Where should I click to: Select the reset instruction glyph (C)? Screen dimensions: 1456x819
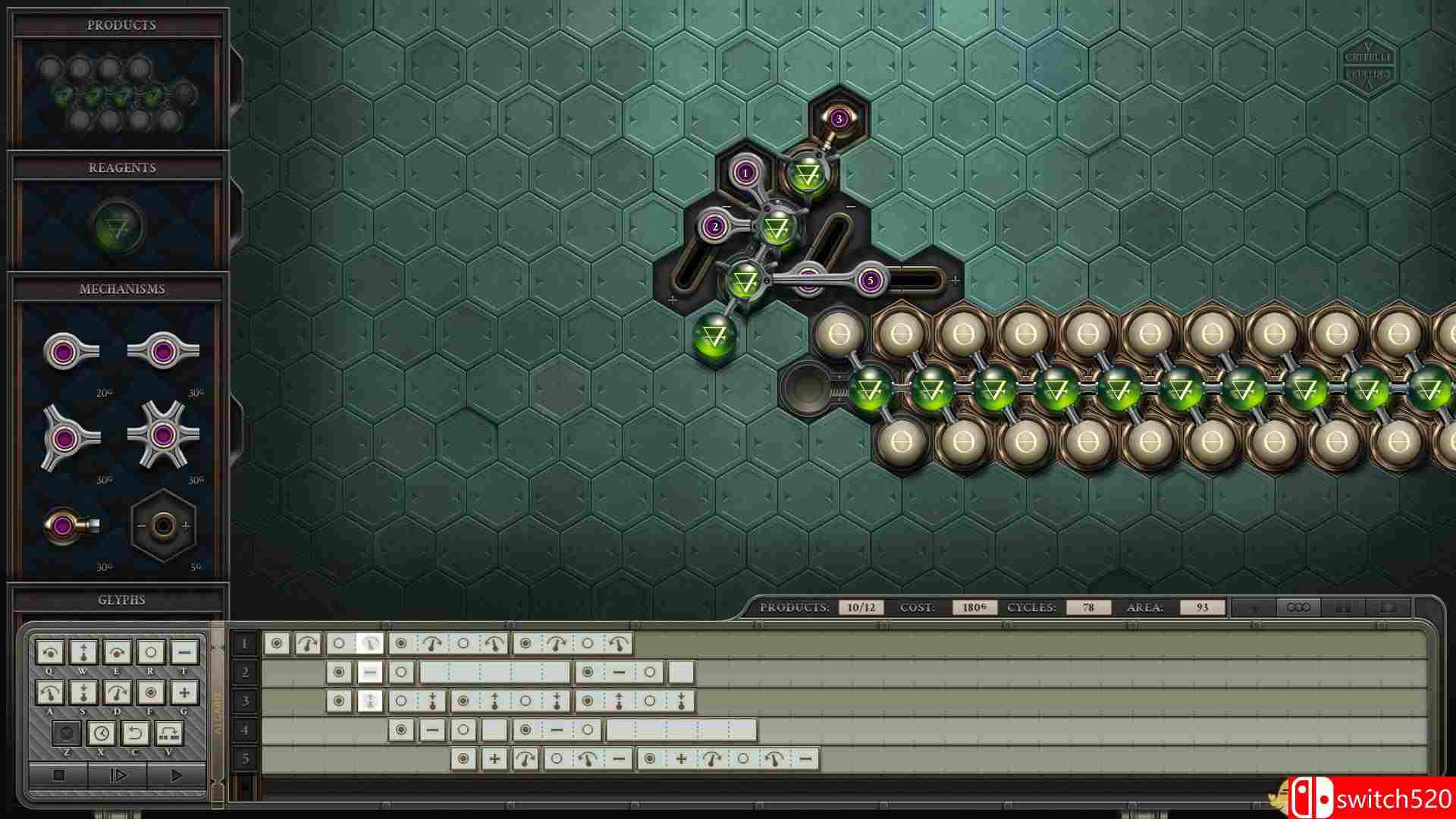[x=136, y=733]
